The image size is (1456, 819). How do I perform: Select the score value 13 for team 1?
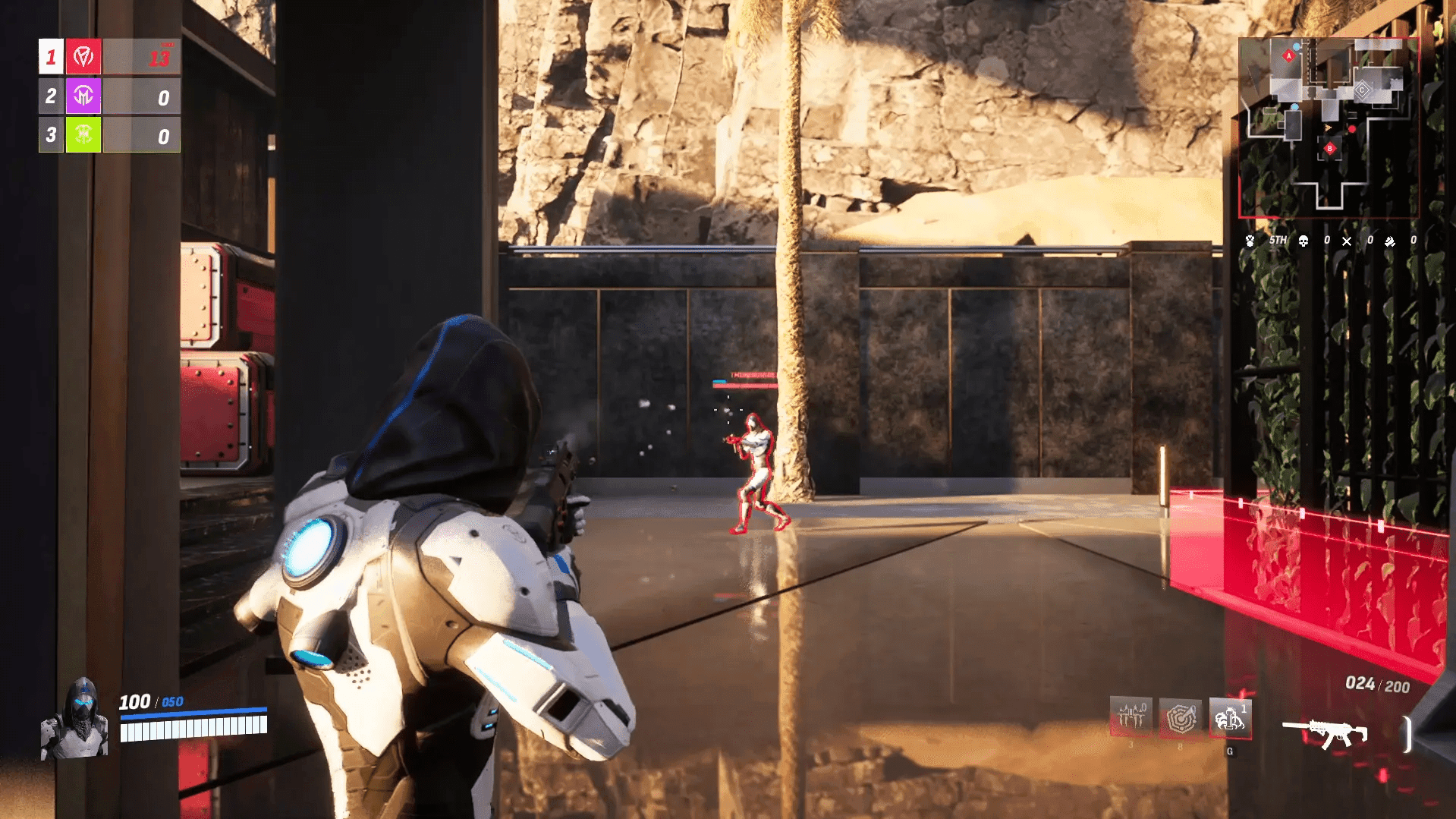(160, 59)
